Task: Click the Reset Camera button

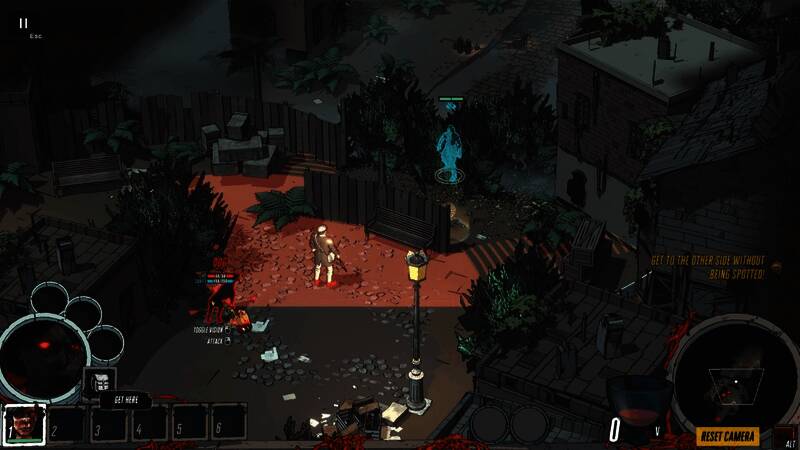Action: click(x=728, y=436)
